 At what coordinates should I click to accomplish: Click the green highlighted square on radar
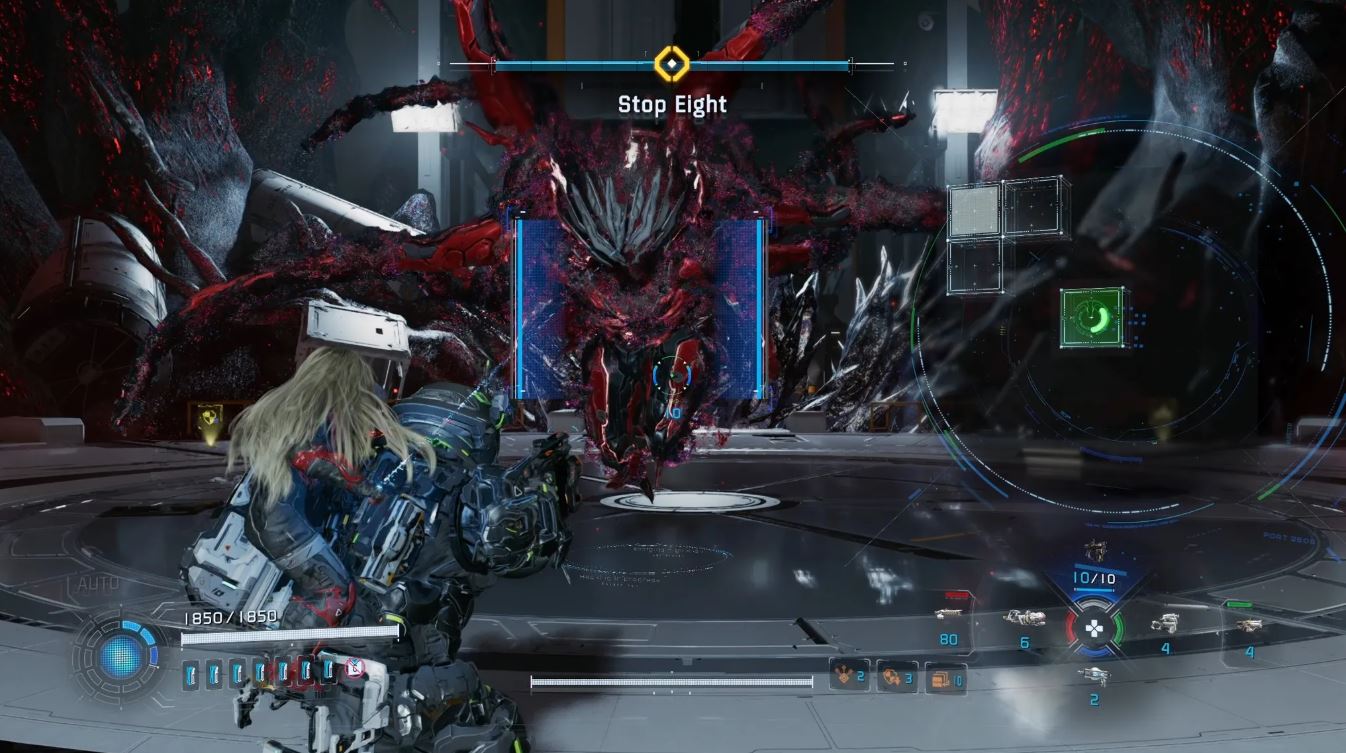[1092, 318]
